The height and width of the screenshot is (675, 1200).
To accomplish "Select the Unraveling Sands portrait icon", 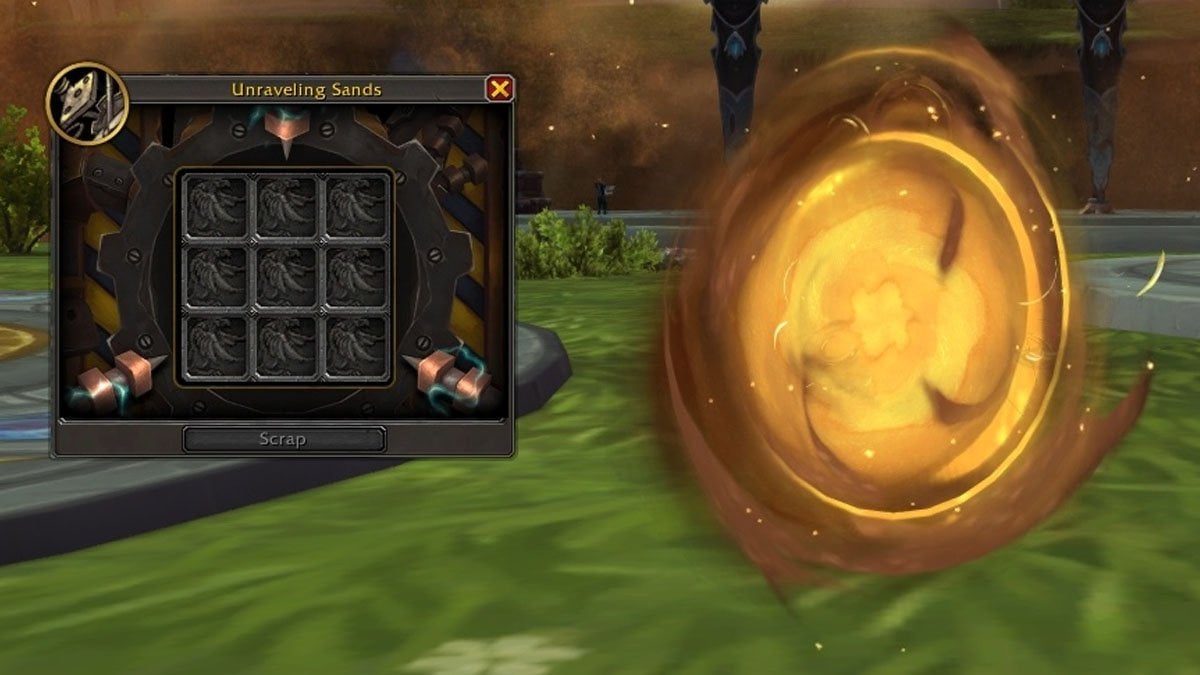I will click(87, 101).
